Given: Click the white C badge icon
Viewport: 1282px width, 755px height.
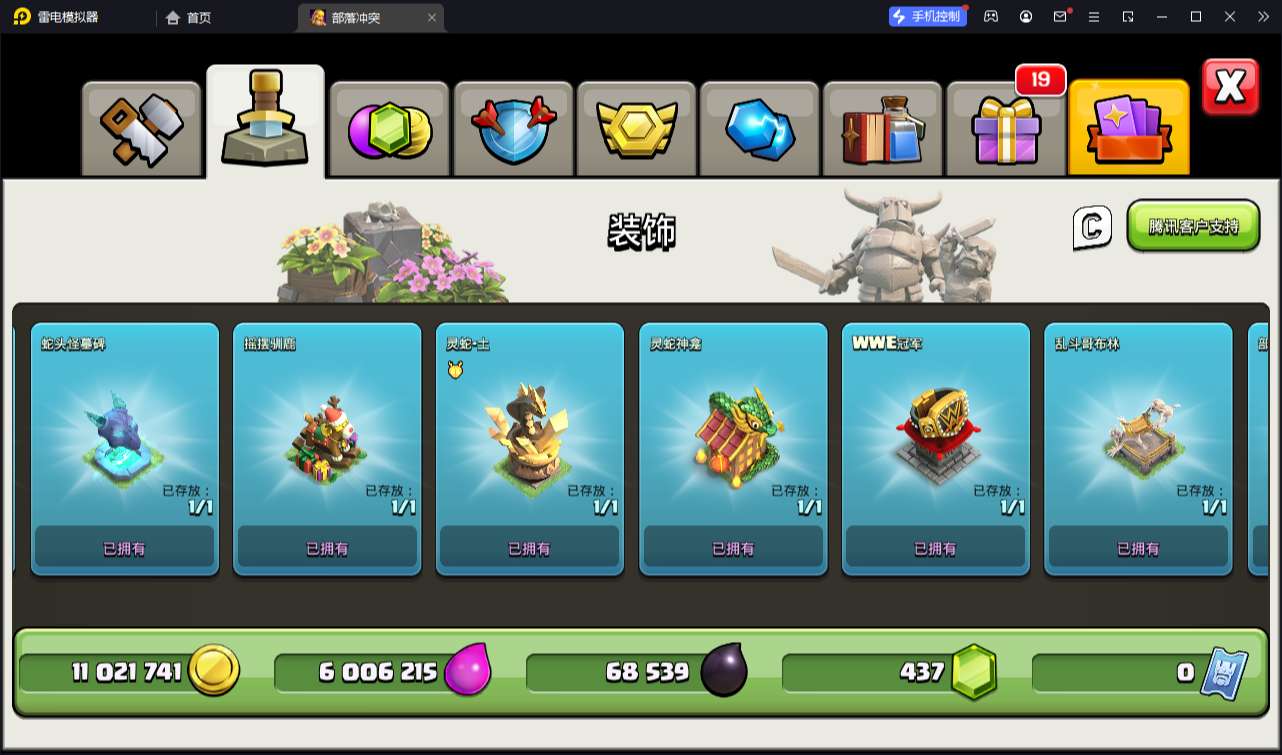Looking at the screenshot, I should (1092, 227).
